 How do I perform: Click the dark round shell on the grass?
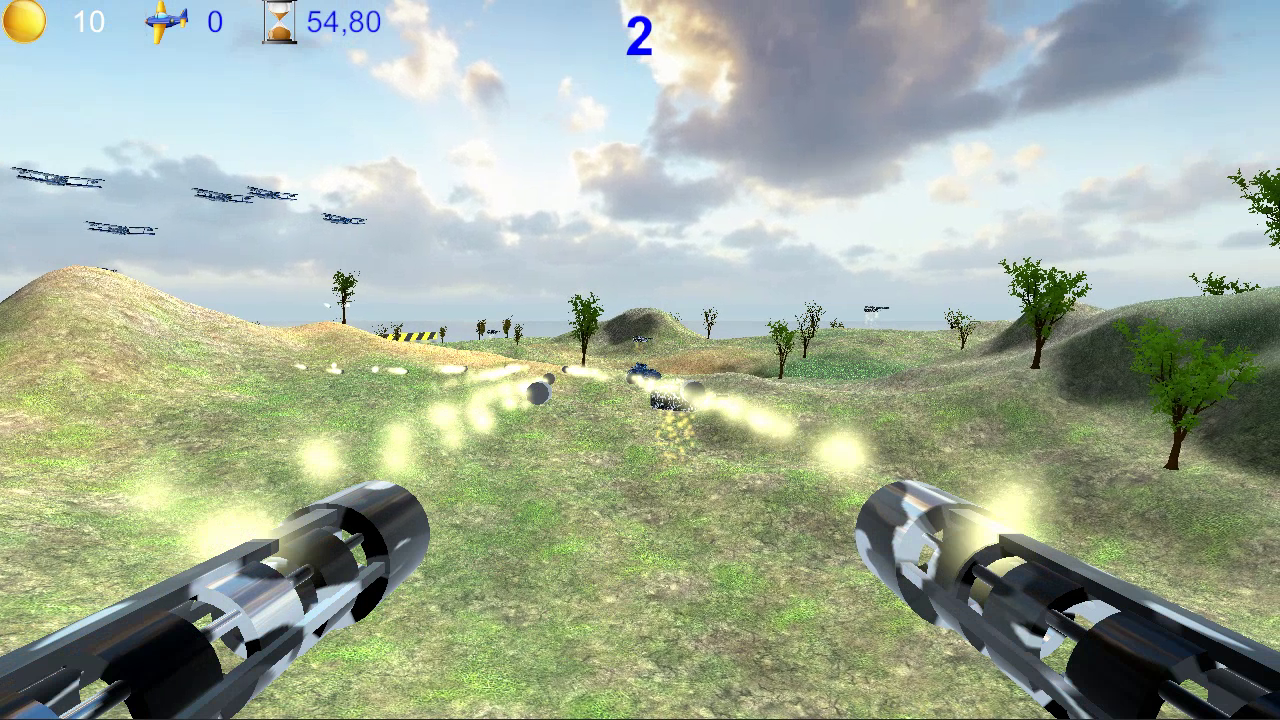tap(538, 391)
